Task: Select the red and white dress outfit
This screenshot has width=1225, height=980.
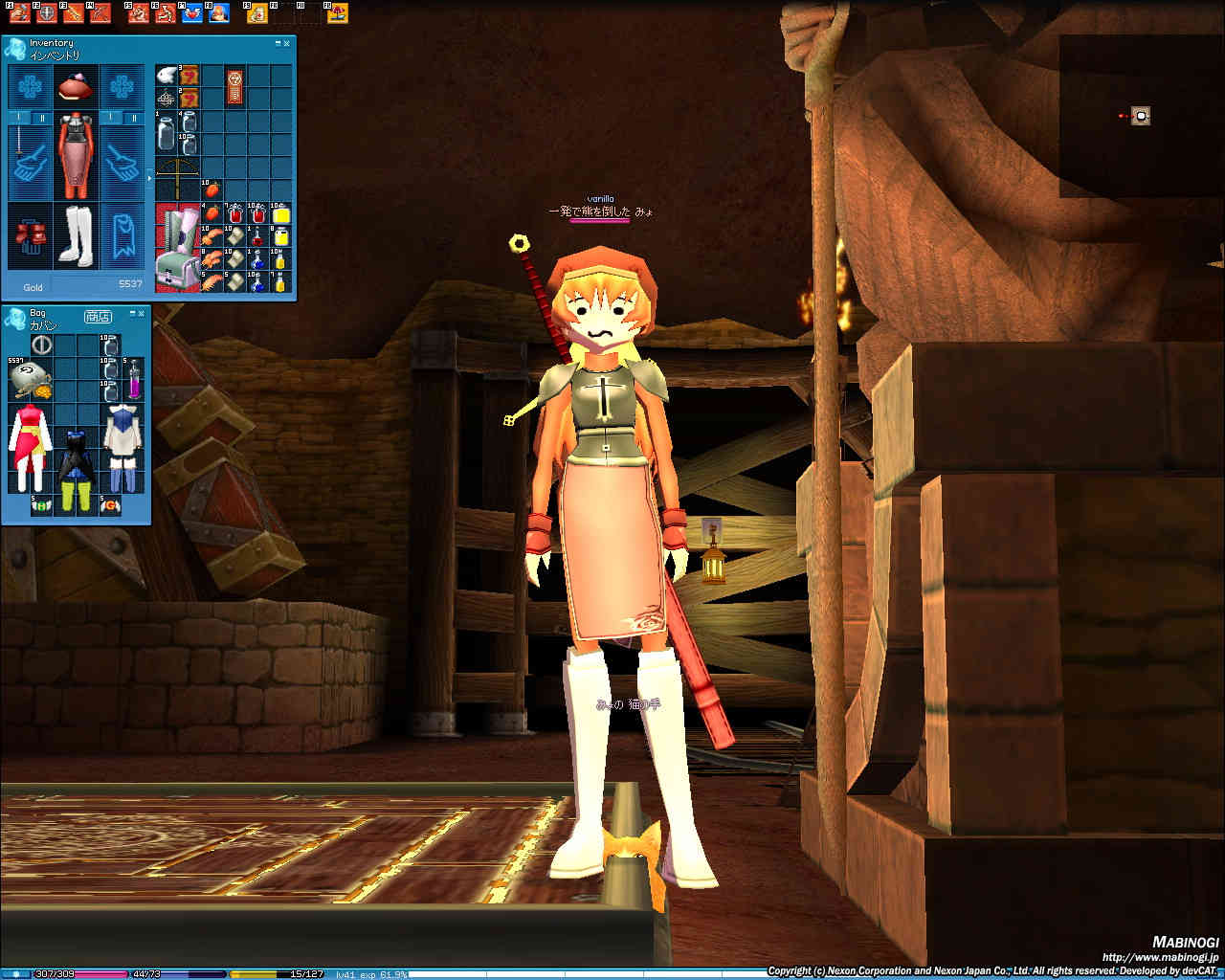Action: pos(30,448)
